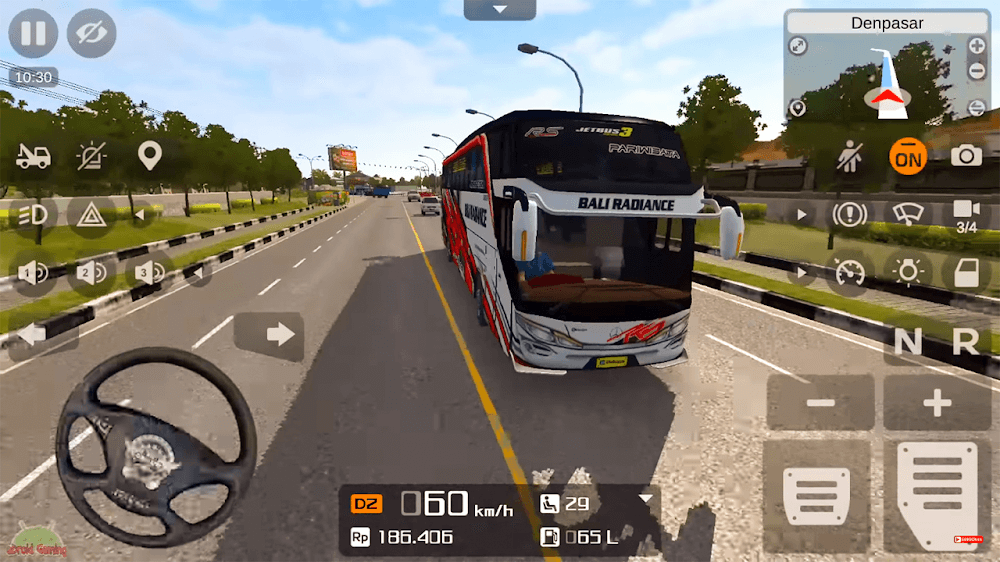The image size is (1000, 562).
Task: Expand the minimap to full size
Action: click(798, 46)
